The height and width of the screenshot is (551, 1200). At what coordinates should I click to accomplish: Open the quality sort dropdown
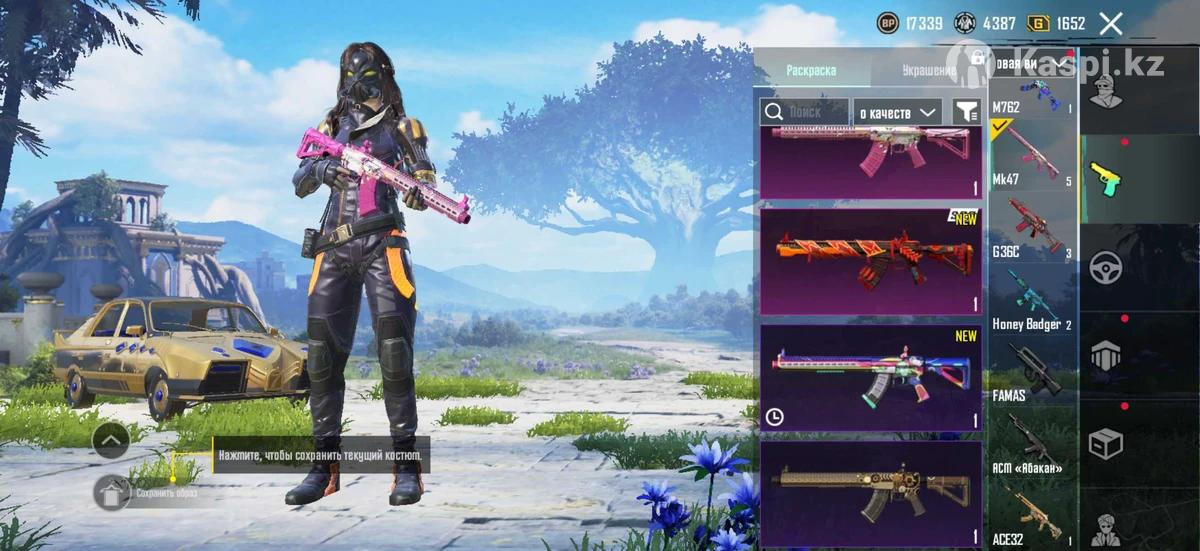point(899,112)
